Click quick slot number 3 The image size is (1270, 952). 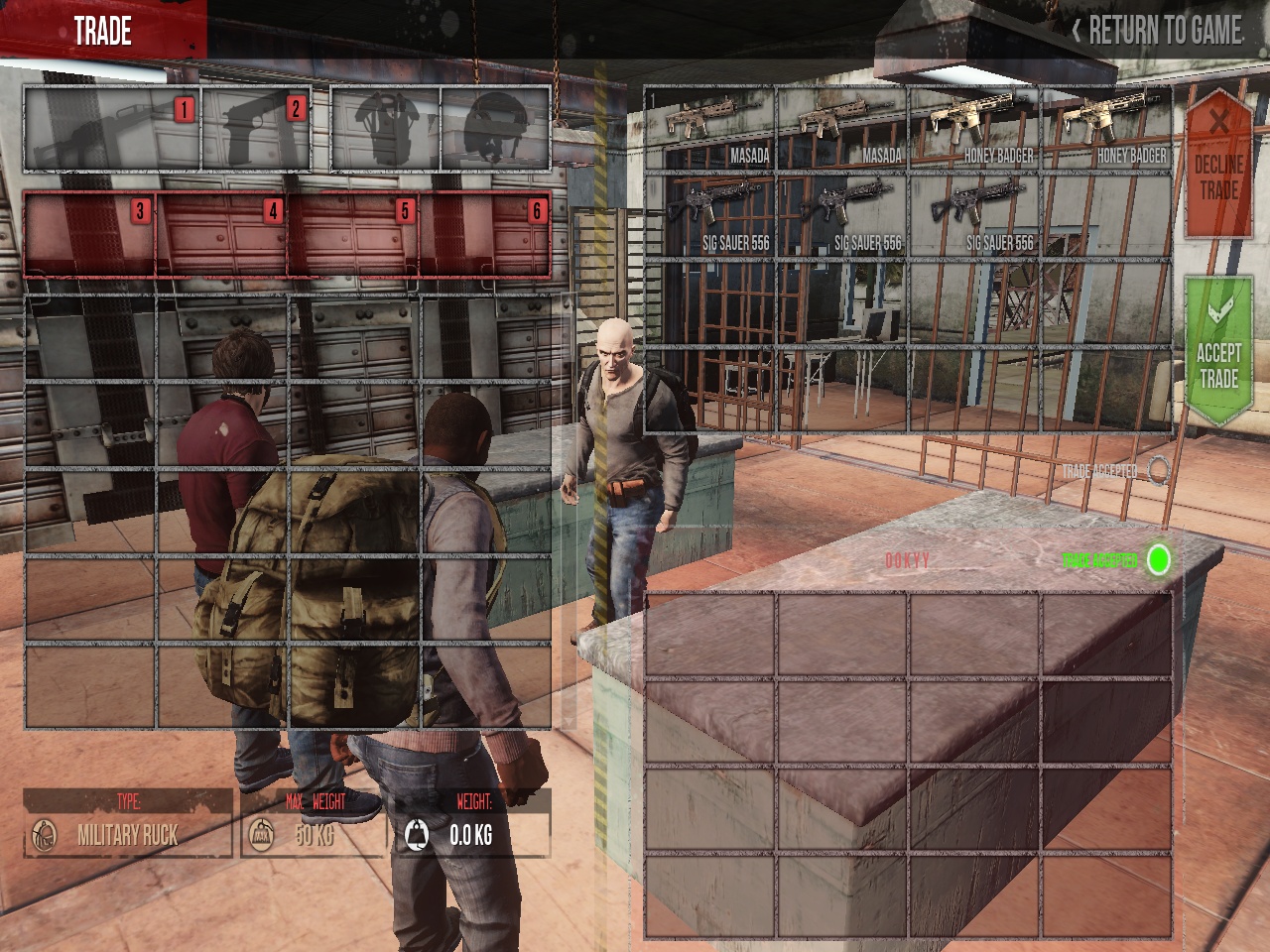point(89,235)
